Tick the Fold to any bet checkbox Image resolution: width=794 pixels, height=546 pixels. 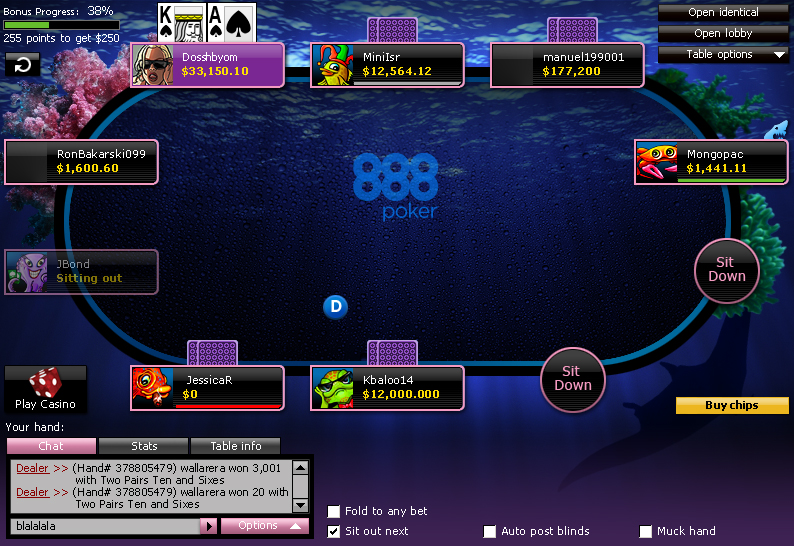point(334,511)
